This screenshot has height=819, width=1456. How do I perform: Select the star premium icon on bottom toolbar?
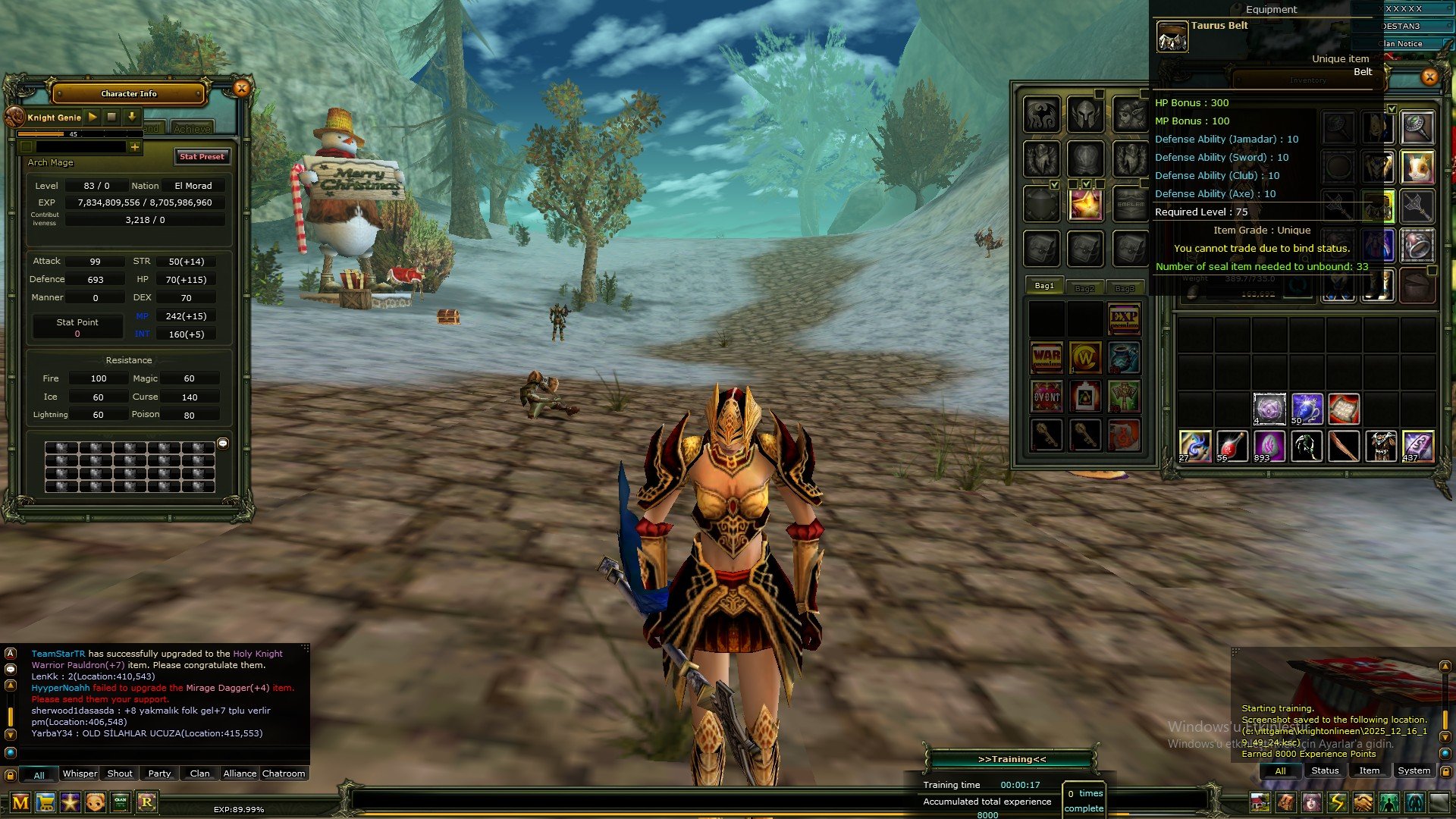coord(71,802)
